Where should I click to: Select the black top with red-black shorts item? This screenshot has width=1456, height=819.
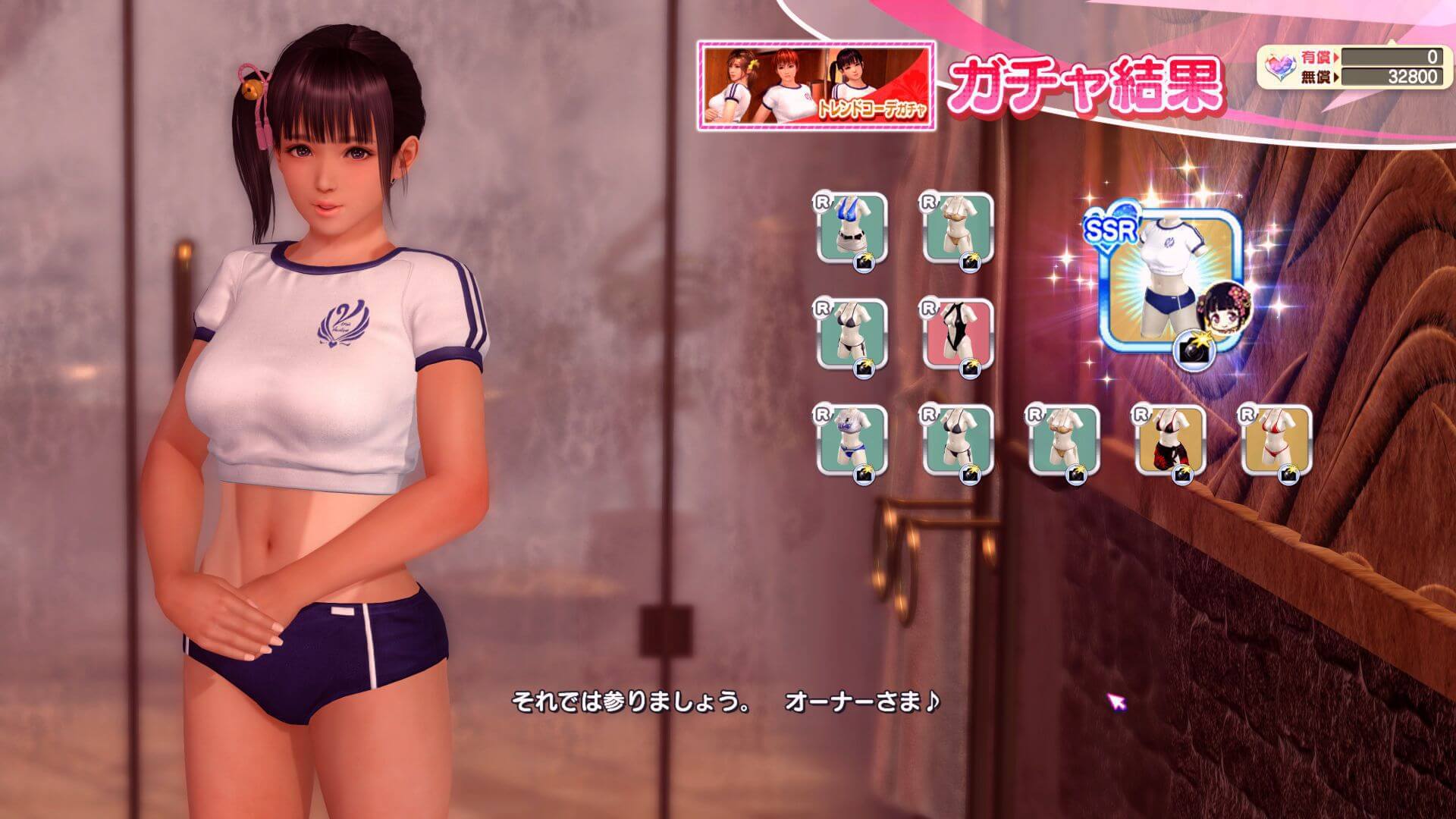tap(1170, 441)
